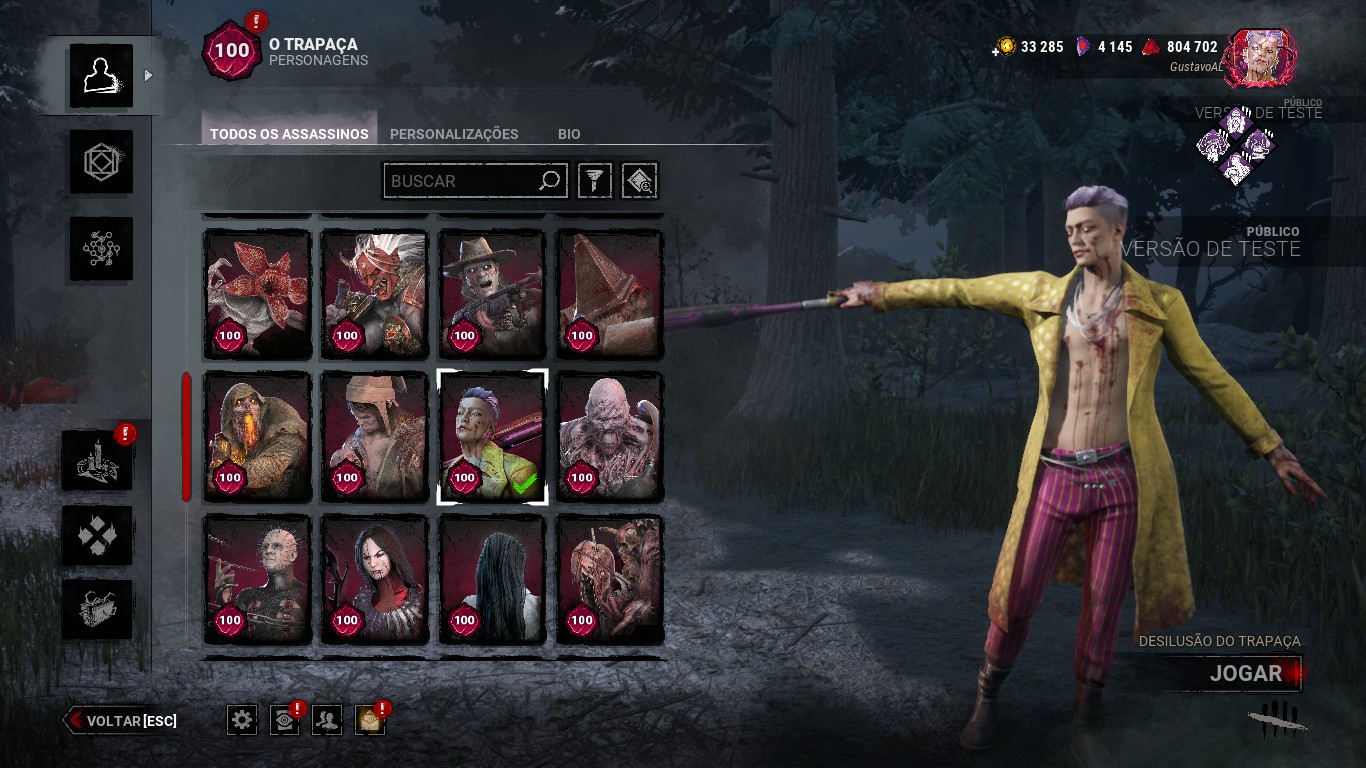The height and width of the screenshot is (768, 1366).
Task: Pick the Cenobite Pinhead portrait
Action: point(257,578)
